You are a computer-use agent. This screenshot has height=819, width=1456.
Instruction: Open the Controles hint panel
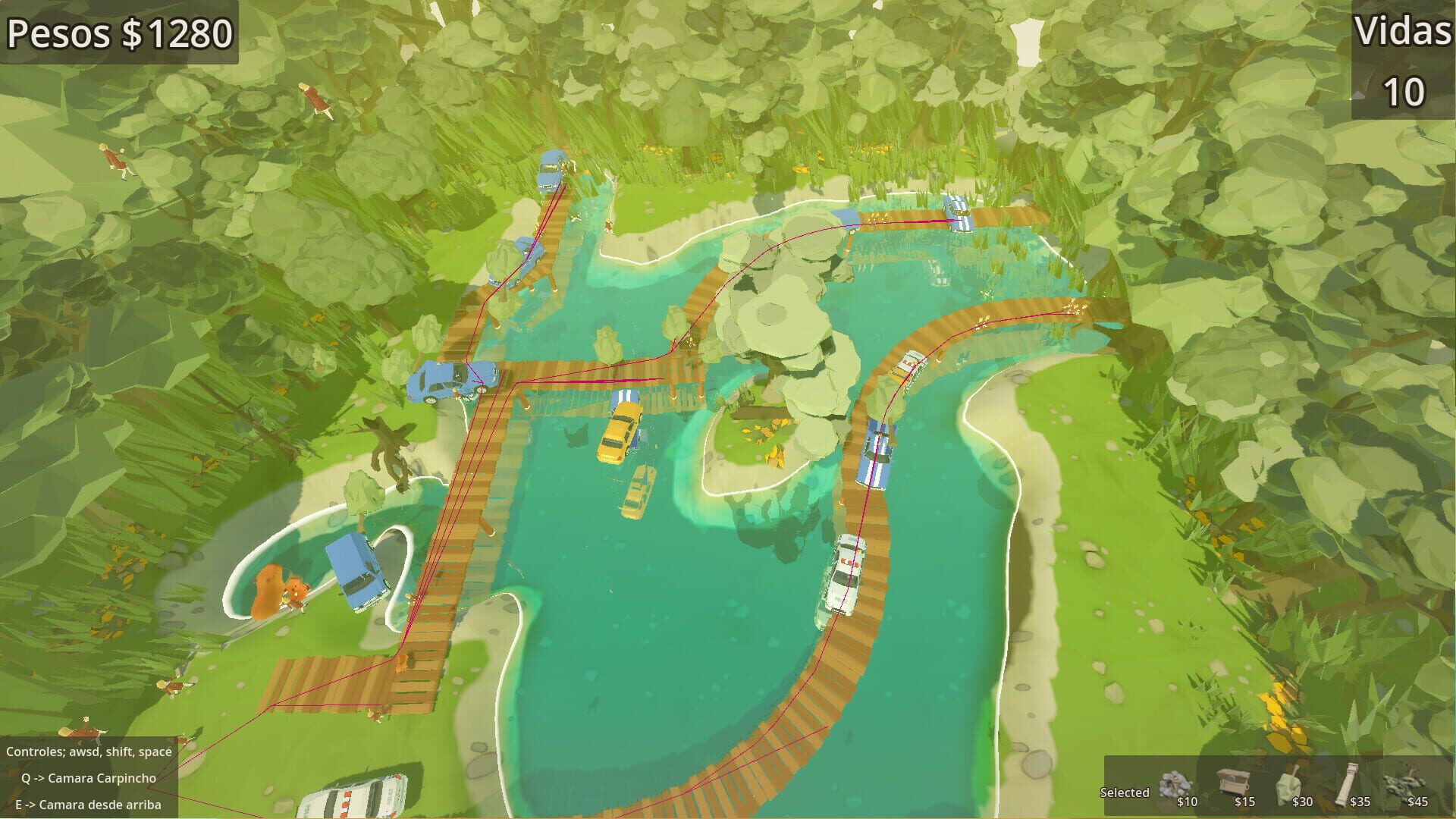87,752
